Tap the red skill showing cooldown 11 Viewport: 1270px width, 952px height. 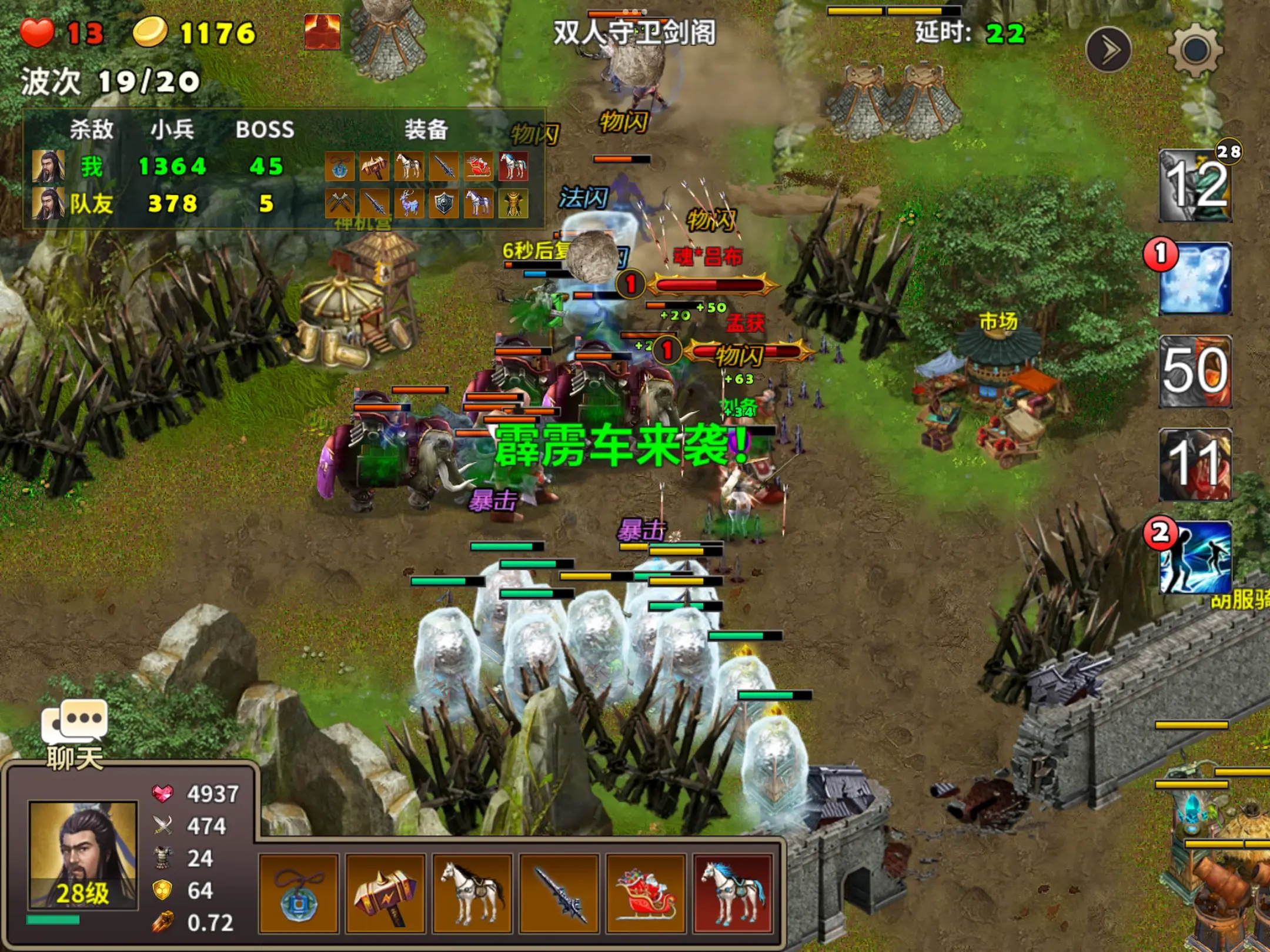pos(1195,464)
